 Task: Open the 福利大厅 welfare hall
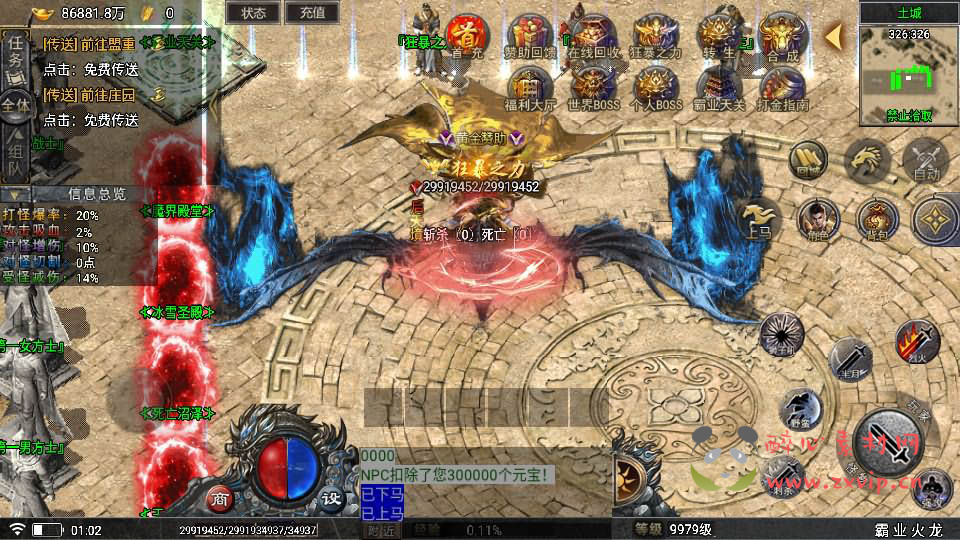(530, 88)
